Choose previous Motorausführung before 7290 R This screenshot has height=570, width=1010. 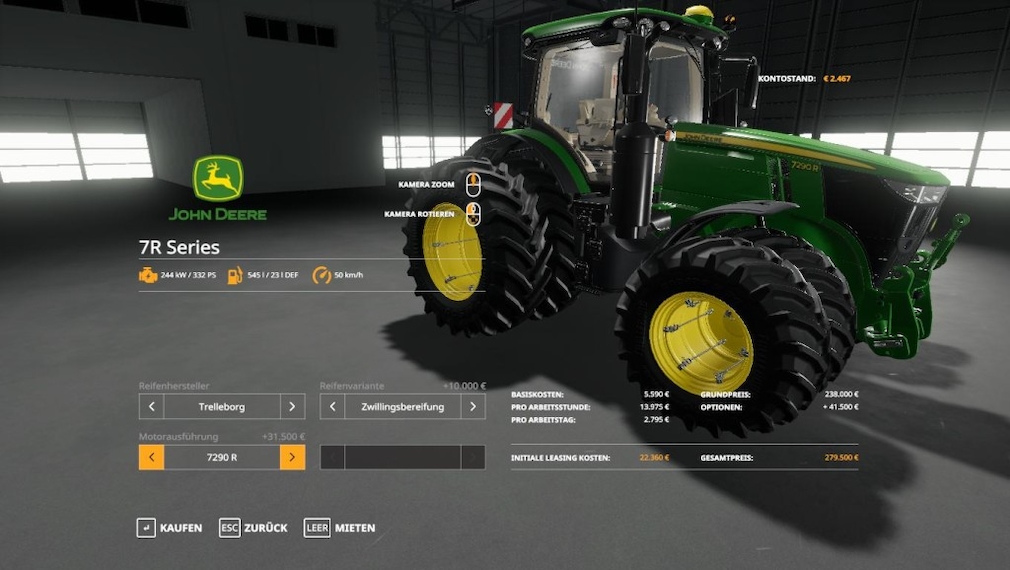click(x=151, y=458)
